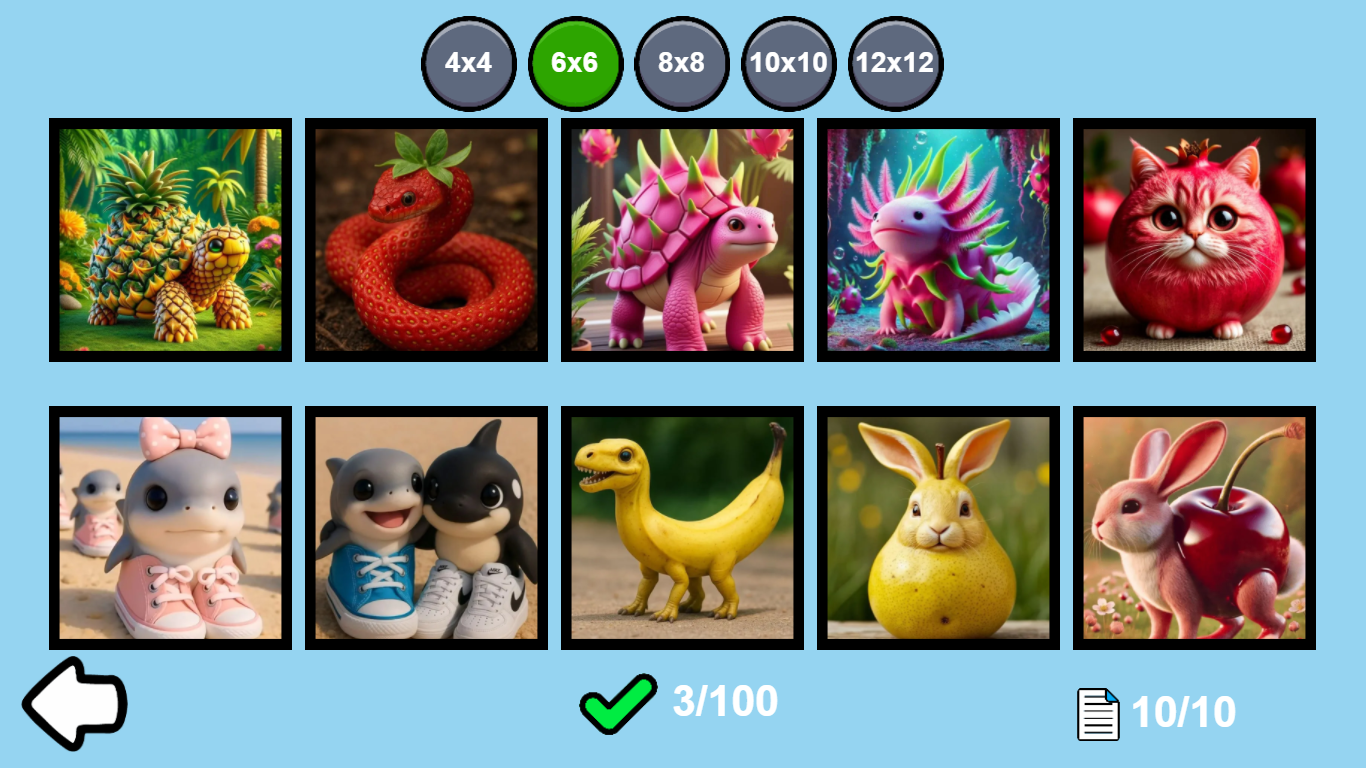Switch to 4x4 puzzle difficulty
Image resolution: width=1366 pixels, height=768 pixels.
pos(468,62)
